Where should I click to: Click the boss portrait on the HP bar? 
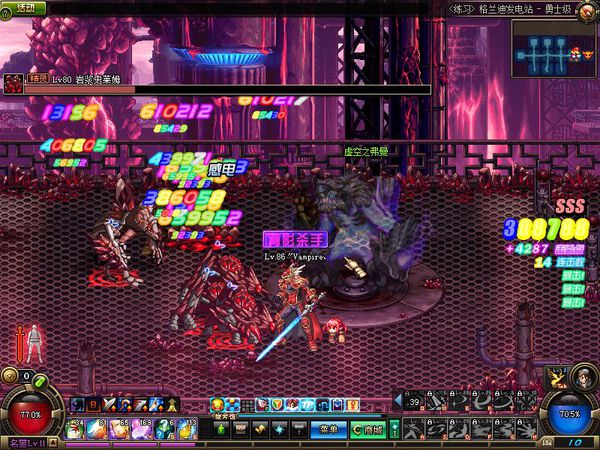pyautogui.click(x=12, y=82)
